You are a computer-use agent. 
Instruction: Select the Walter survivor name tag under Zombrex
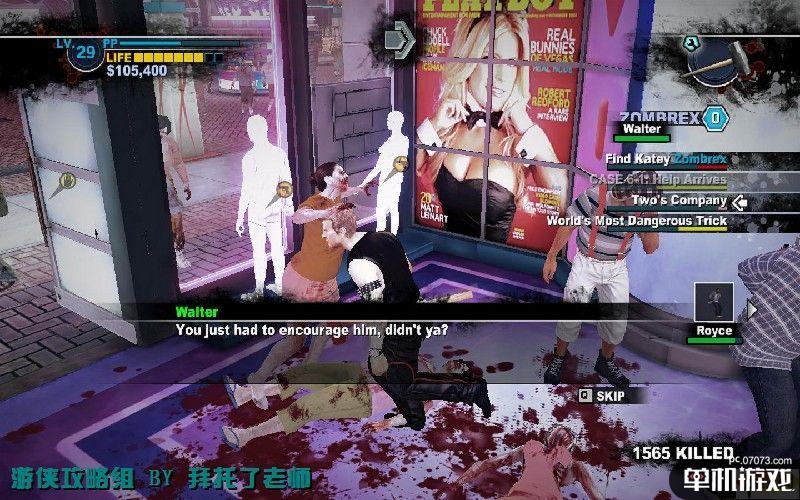pos(642,129)
